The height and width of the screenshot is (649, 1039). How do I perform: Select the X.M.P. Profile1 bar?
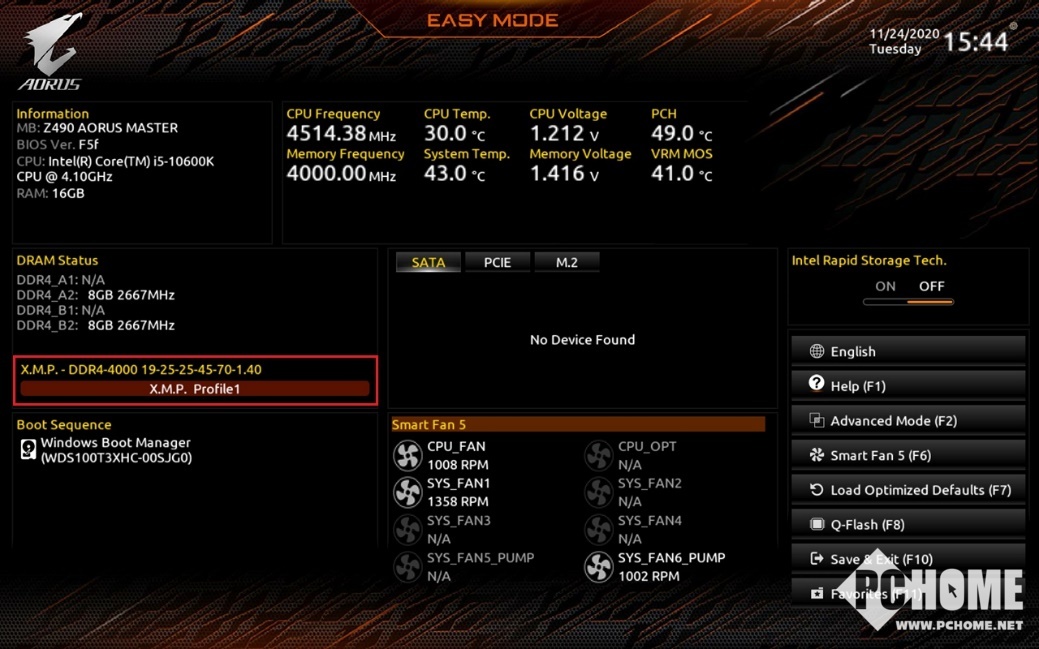point(195,389)
